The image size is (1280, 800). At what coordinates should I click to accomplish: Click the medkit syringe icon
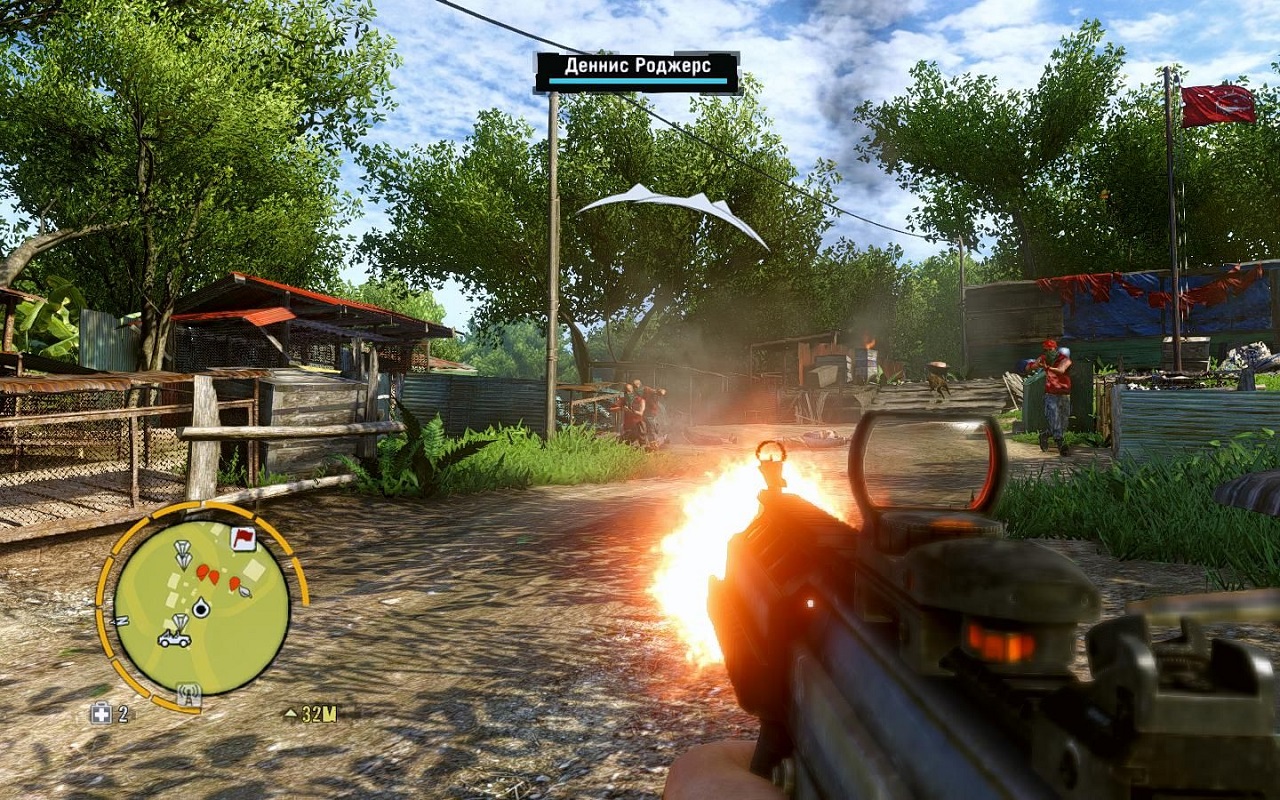[101, 713]
